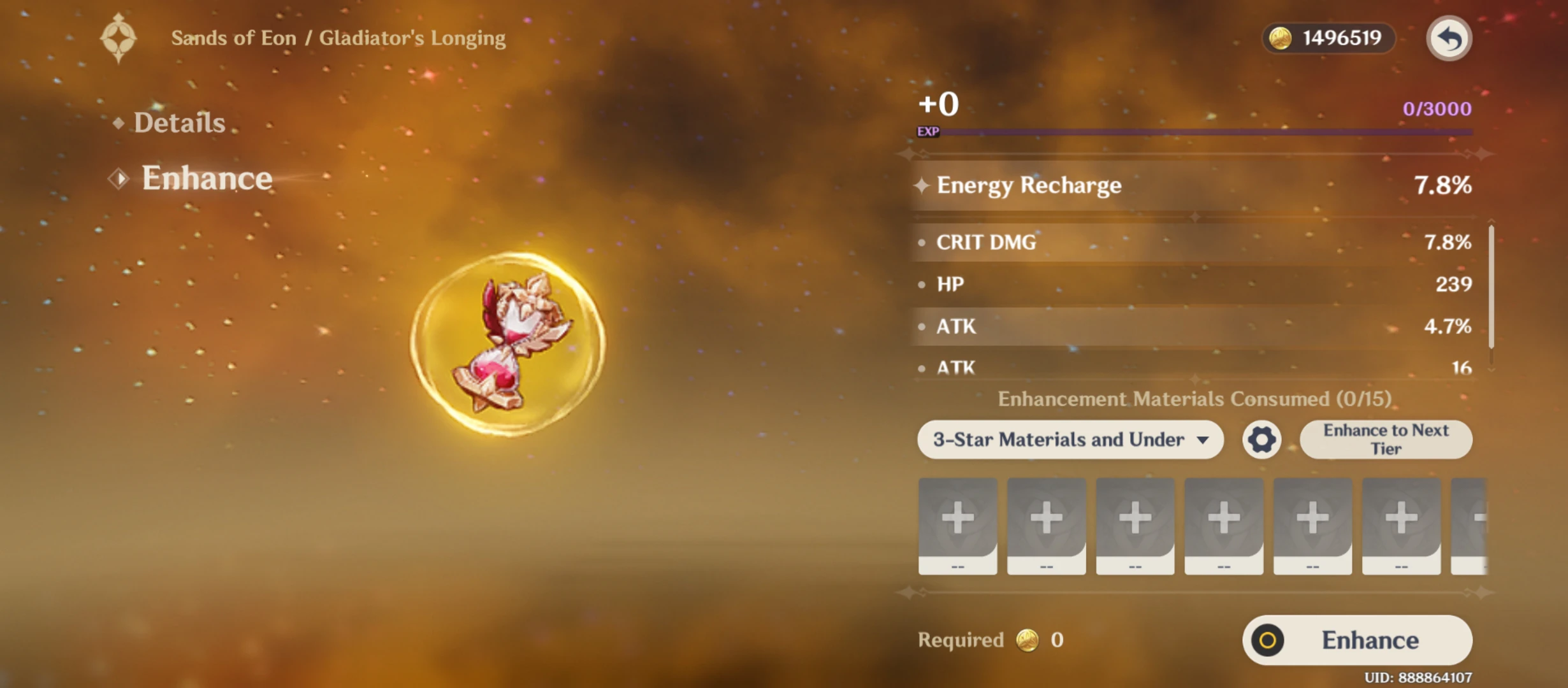Click the return arrow button

pyautogui.click(x=1448, y=38)
